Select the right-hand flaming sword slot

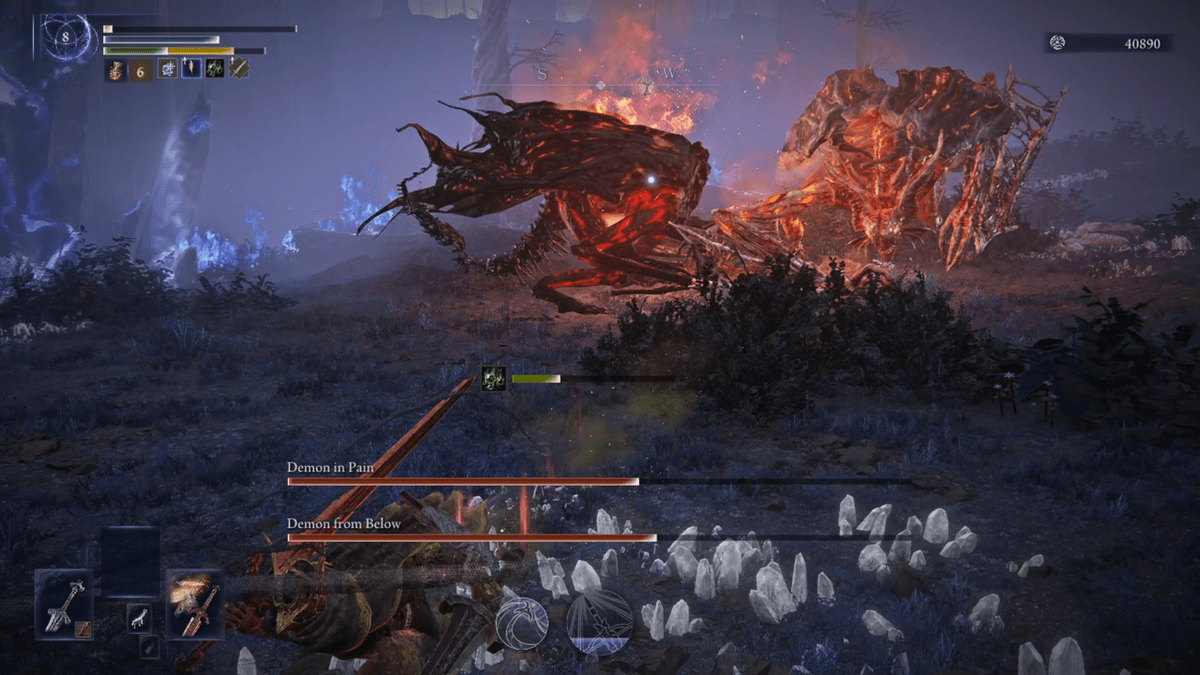click(x=194, y=604)
